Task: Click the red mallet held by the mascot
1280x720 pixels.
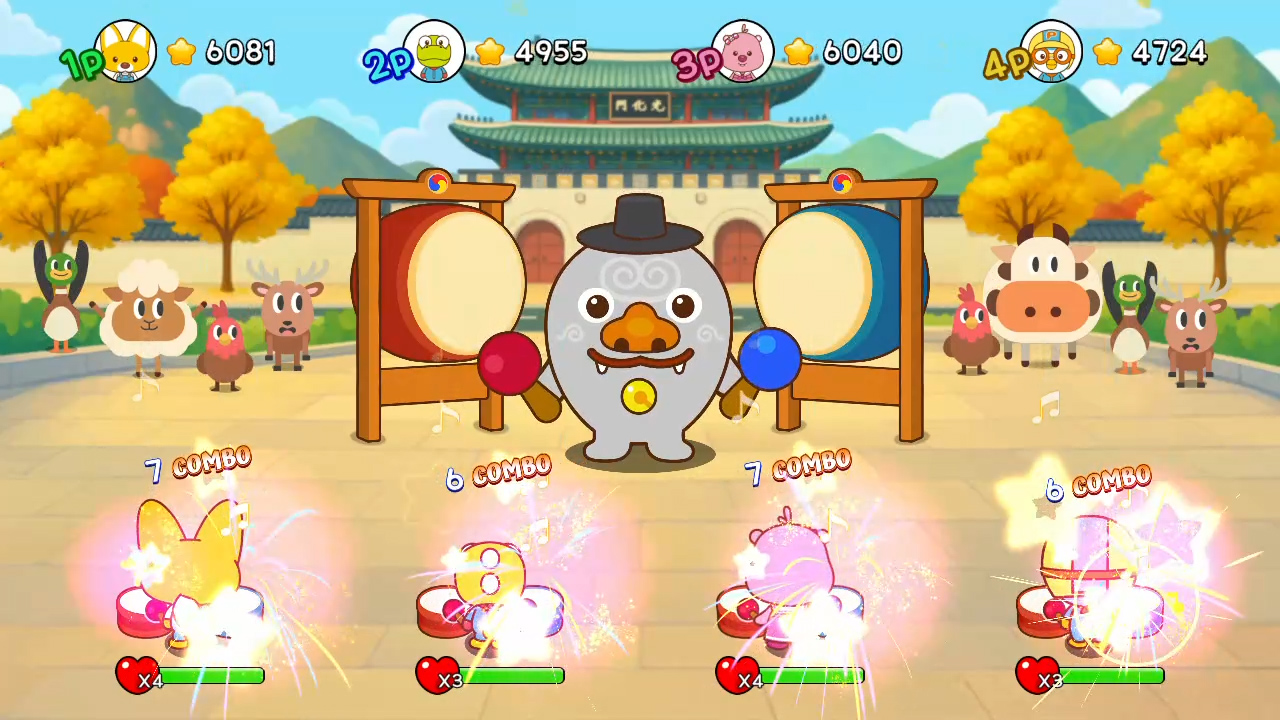Action: tap(509, 362)
